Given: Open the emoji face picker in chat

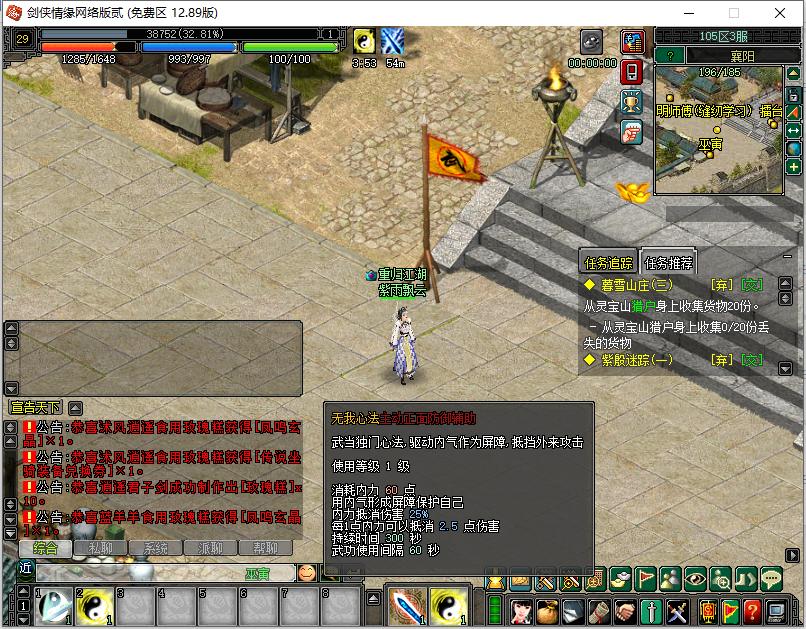Looking at the screenshot, I should click(x=307, y=572).
